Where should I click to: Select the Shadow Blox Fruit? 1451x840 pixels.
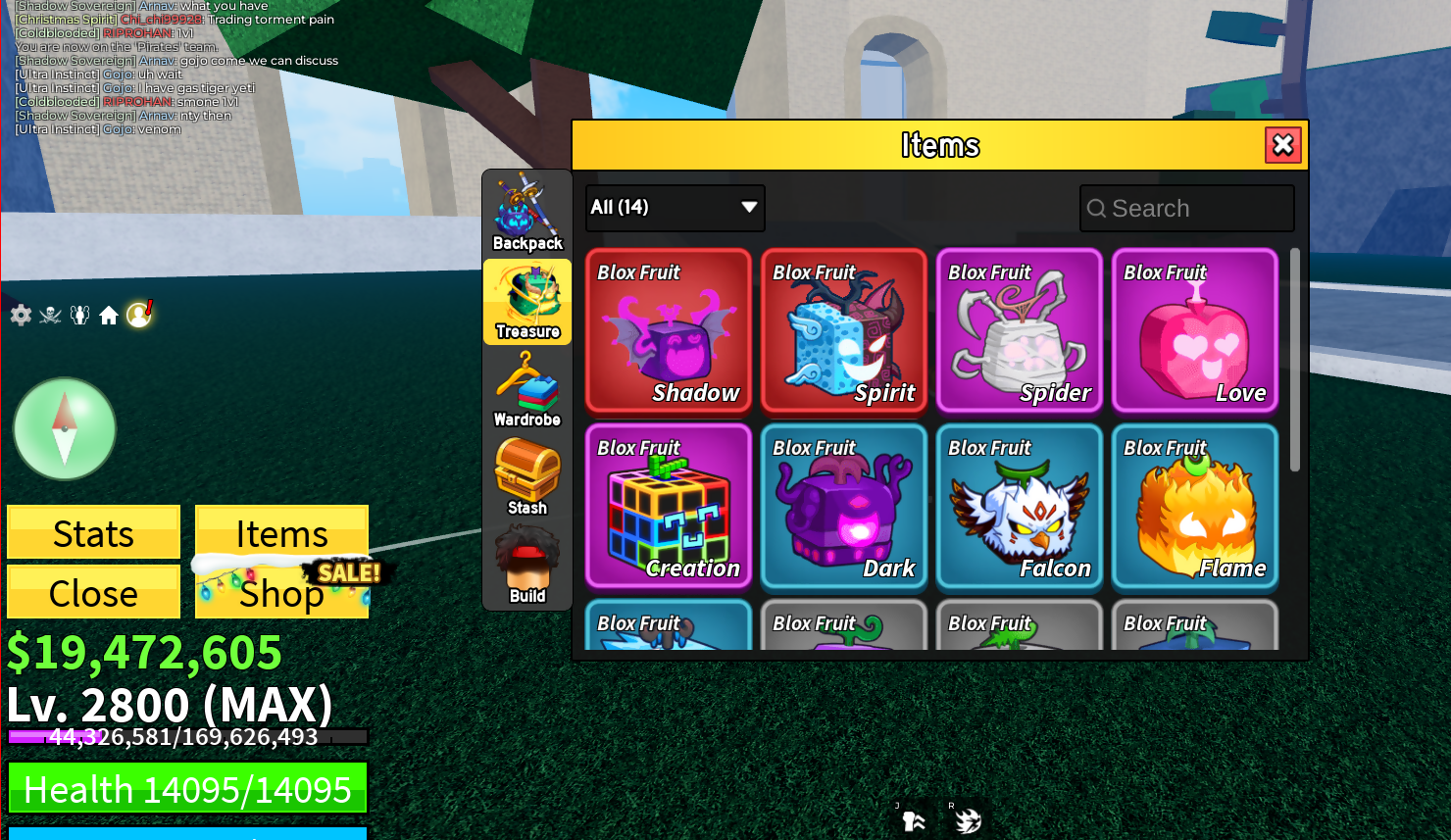(x=668, y=331)
